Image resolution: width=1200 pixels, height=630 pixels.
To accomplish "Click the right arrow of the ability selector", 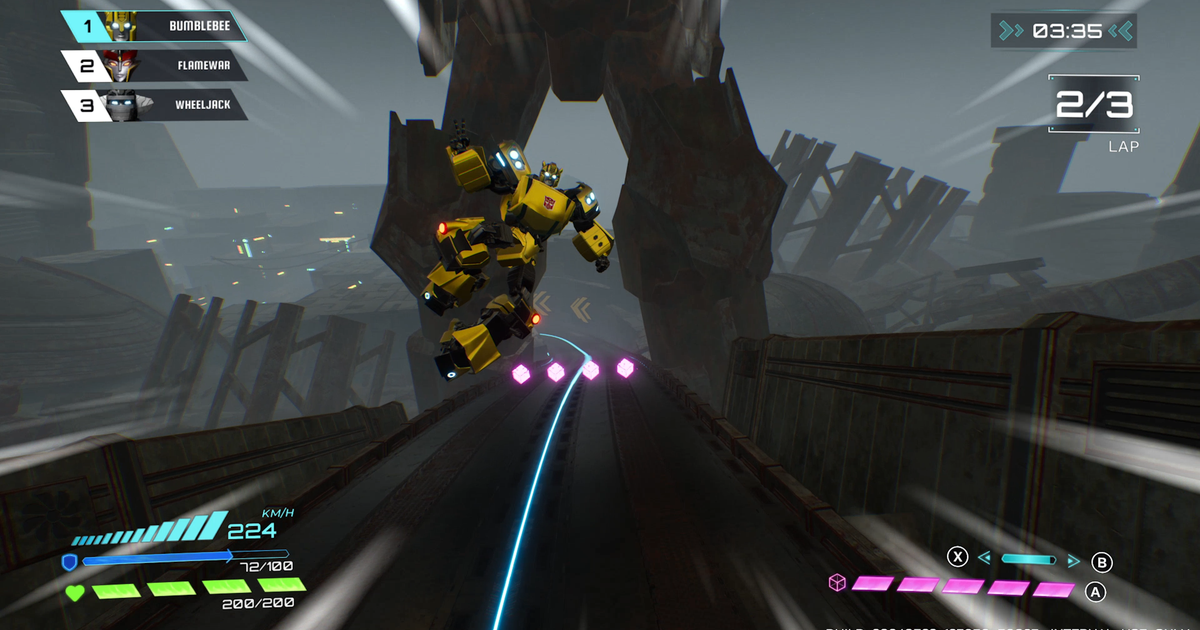I will [x=1073, y=560].
